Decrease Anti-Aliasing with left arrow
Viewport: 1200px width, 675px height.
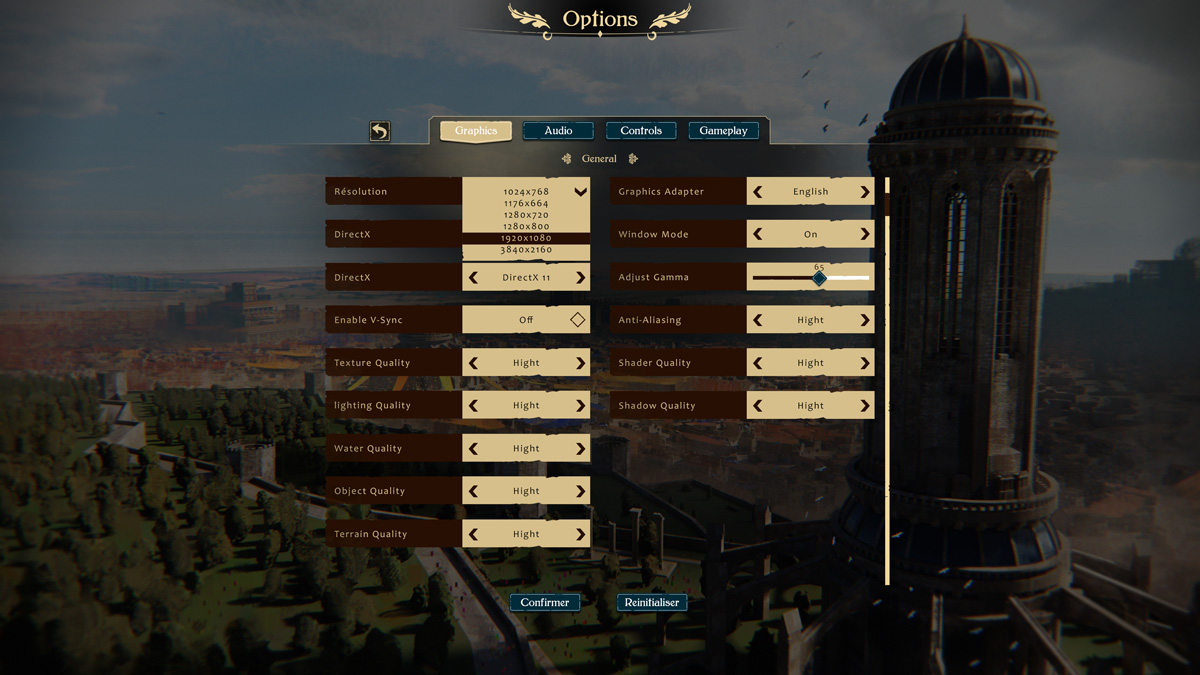758,320
